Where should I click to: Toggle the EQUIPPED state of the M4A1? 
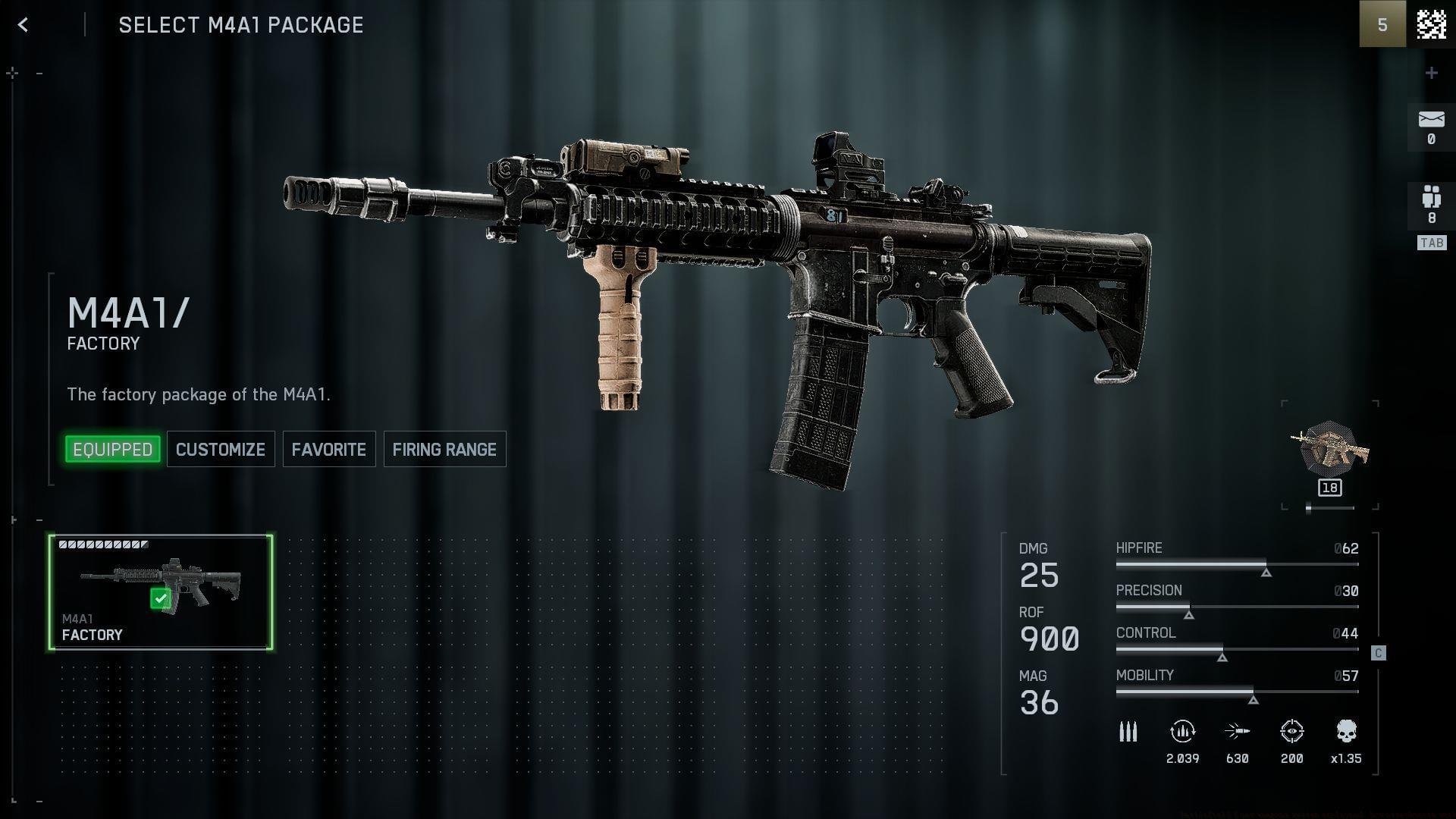click(x=112, y=449)
